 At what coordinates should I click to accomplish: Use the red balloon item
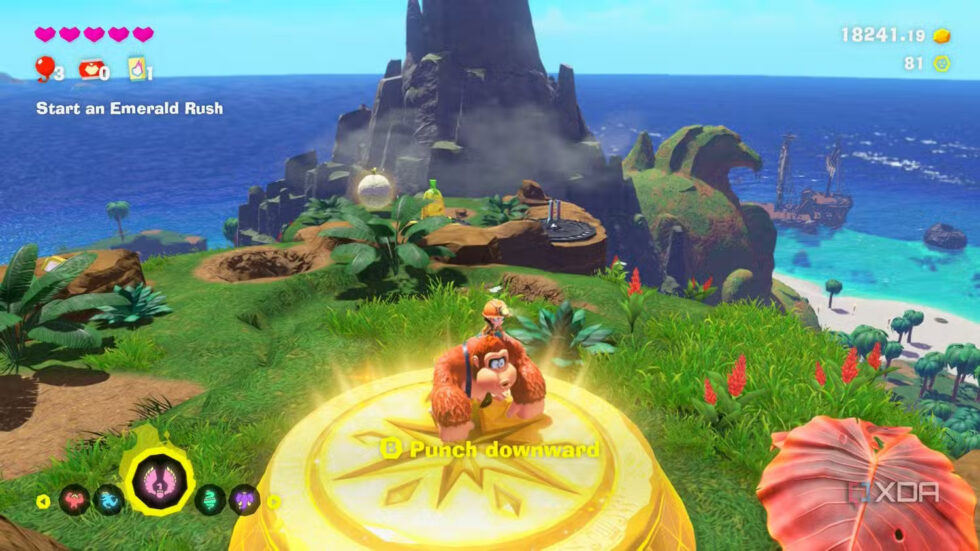(45, 67)
